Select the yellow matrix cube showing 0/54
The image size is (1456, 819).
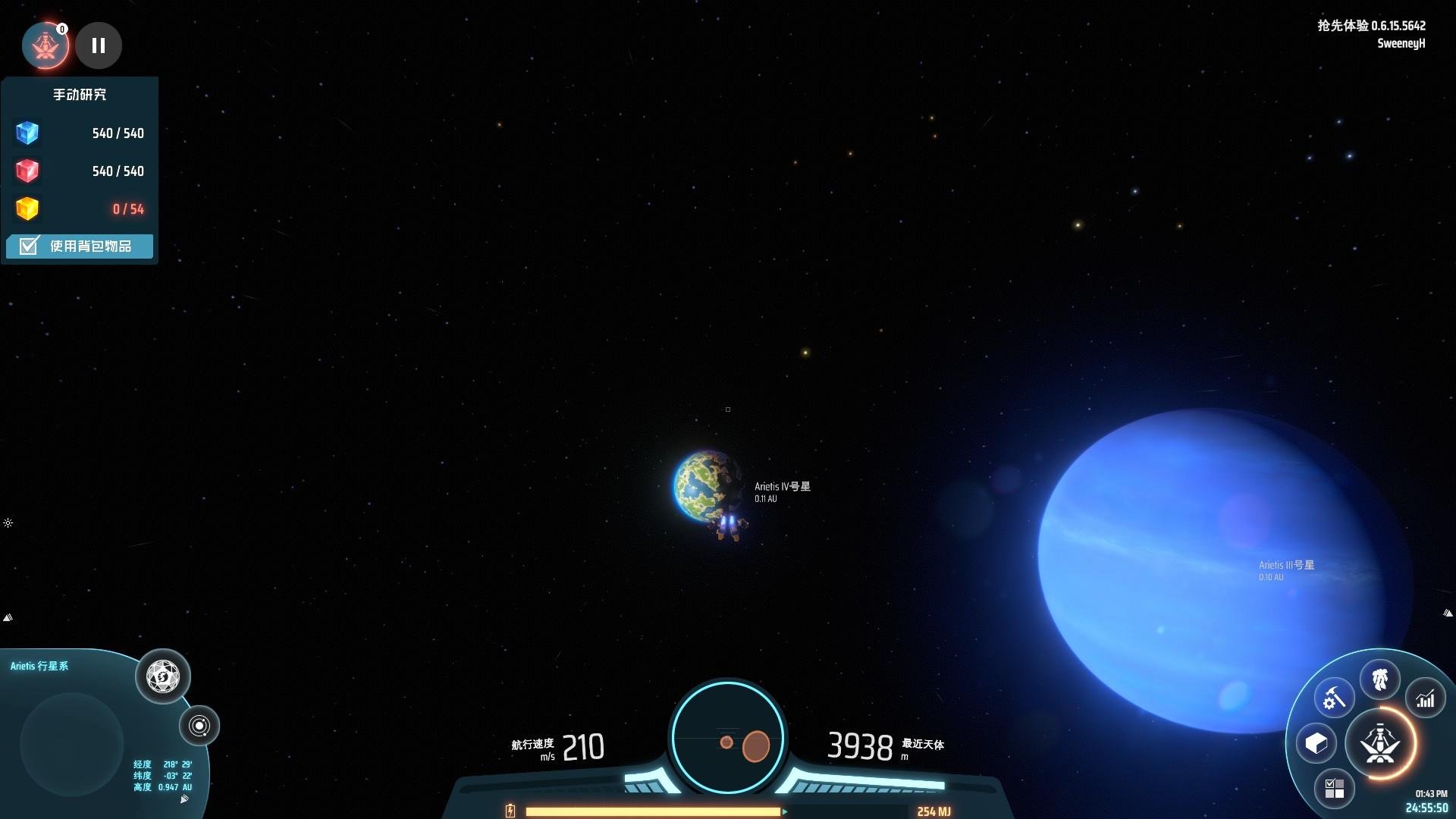pos(27,209)
